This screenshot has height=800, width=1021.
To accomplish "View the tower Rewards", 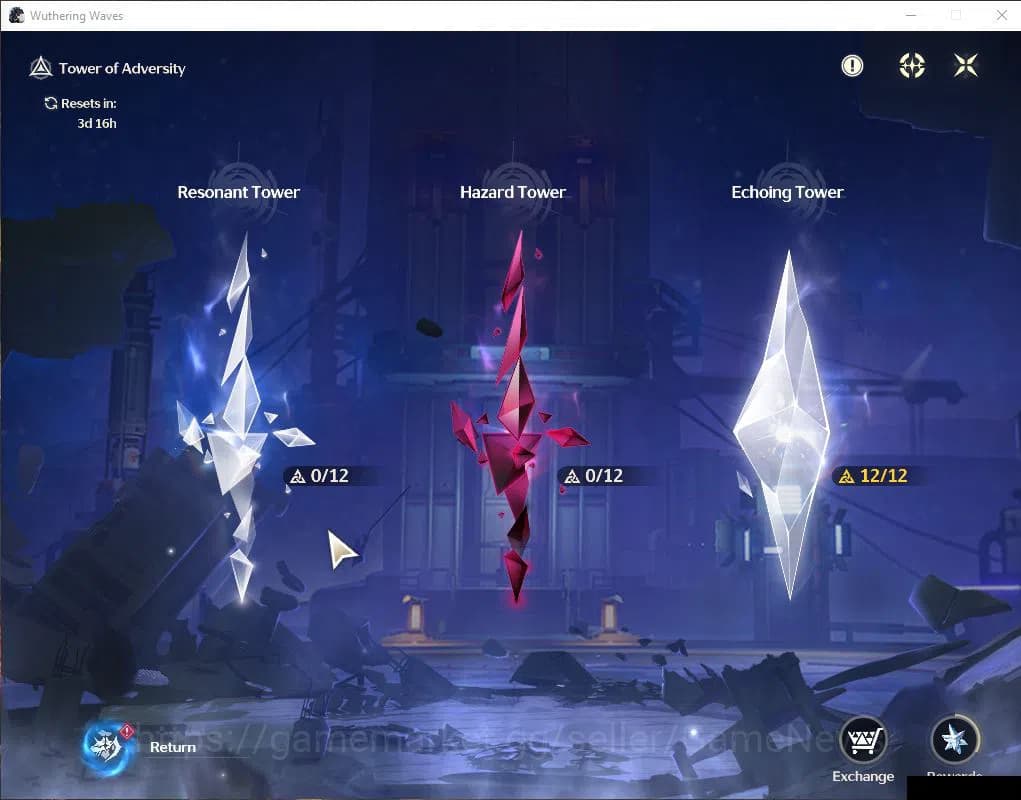I will click(954, 742).
